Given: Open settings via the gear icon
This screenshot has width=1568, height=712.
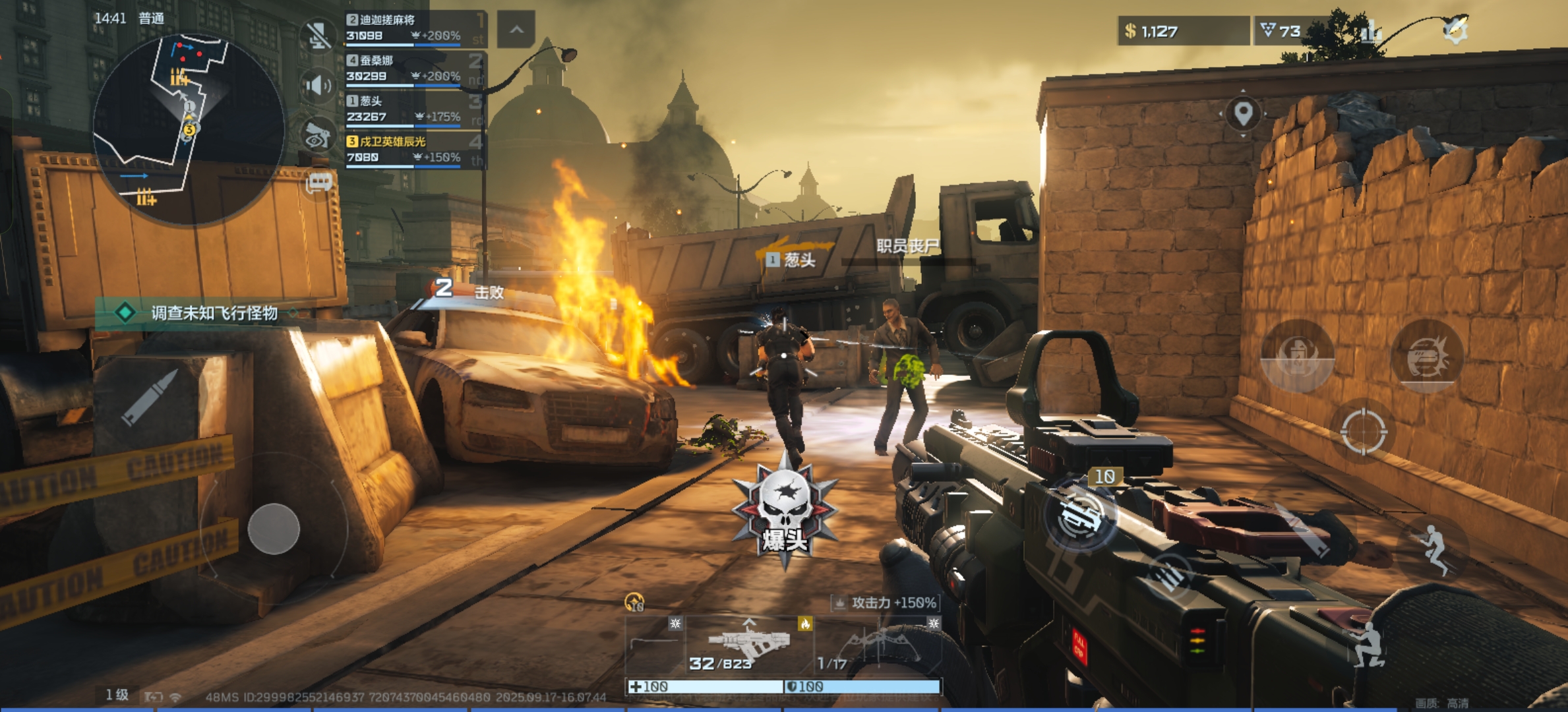Looking at the screenshot, I should tap(1455, 30).
